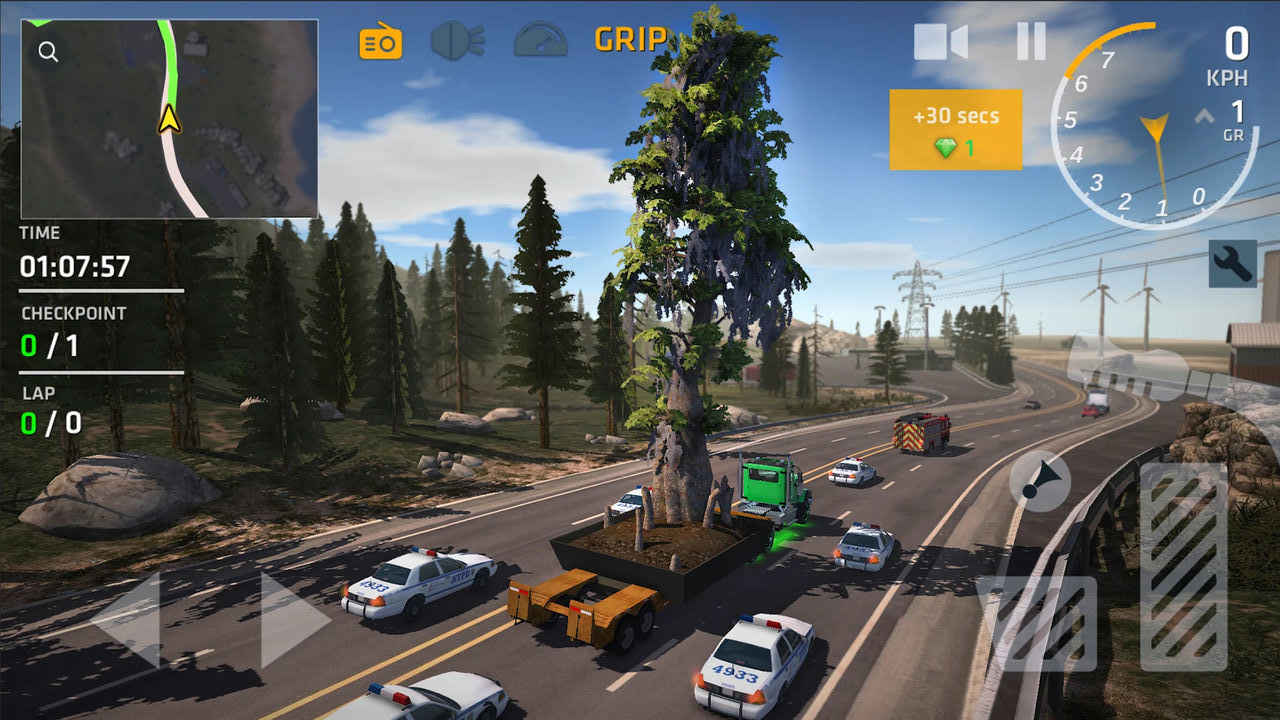Toggle the headlights icon
This screenshot has height=720, width=1280.
click(458, 41)
